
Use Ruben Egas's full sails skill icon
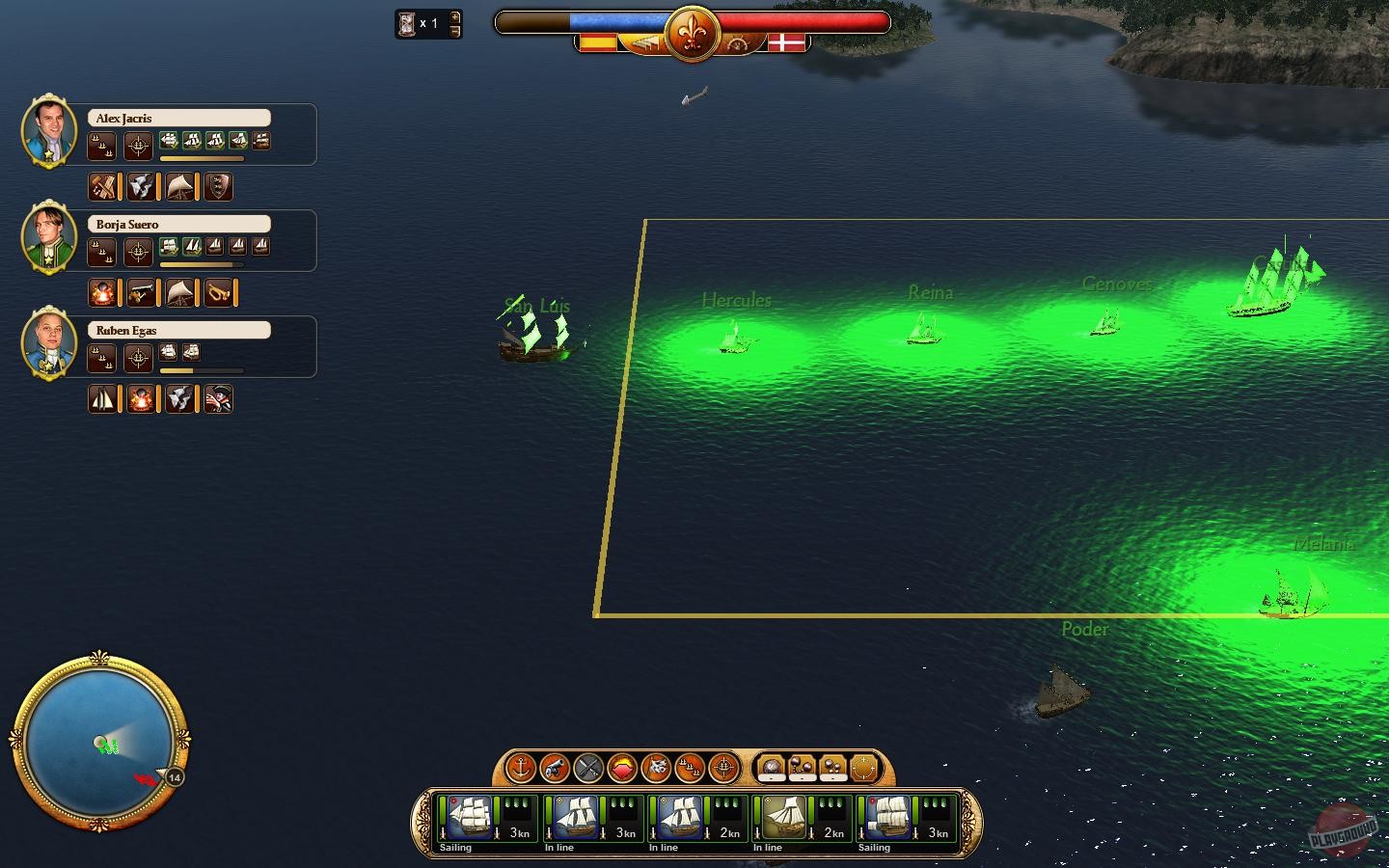[x=103, y=398]
